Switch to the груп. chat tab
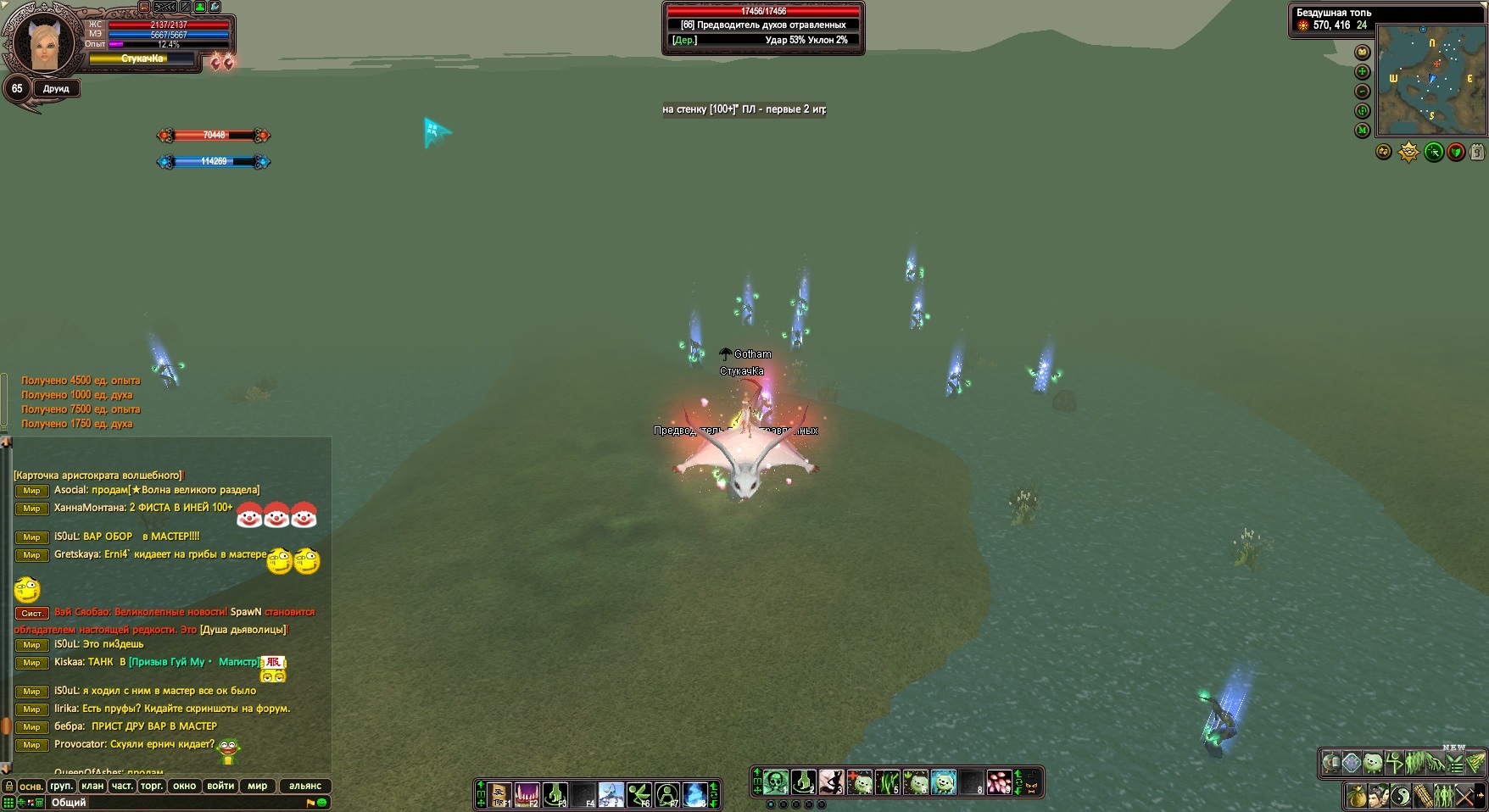Screen dimensions: 1489x812 (61, 786)
